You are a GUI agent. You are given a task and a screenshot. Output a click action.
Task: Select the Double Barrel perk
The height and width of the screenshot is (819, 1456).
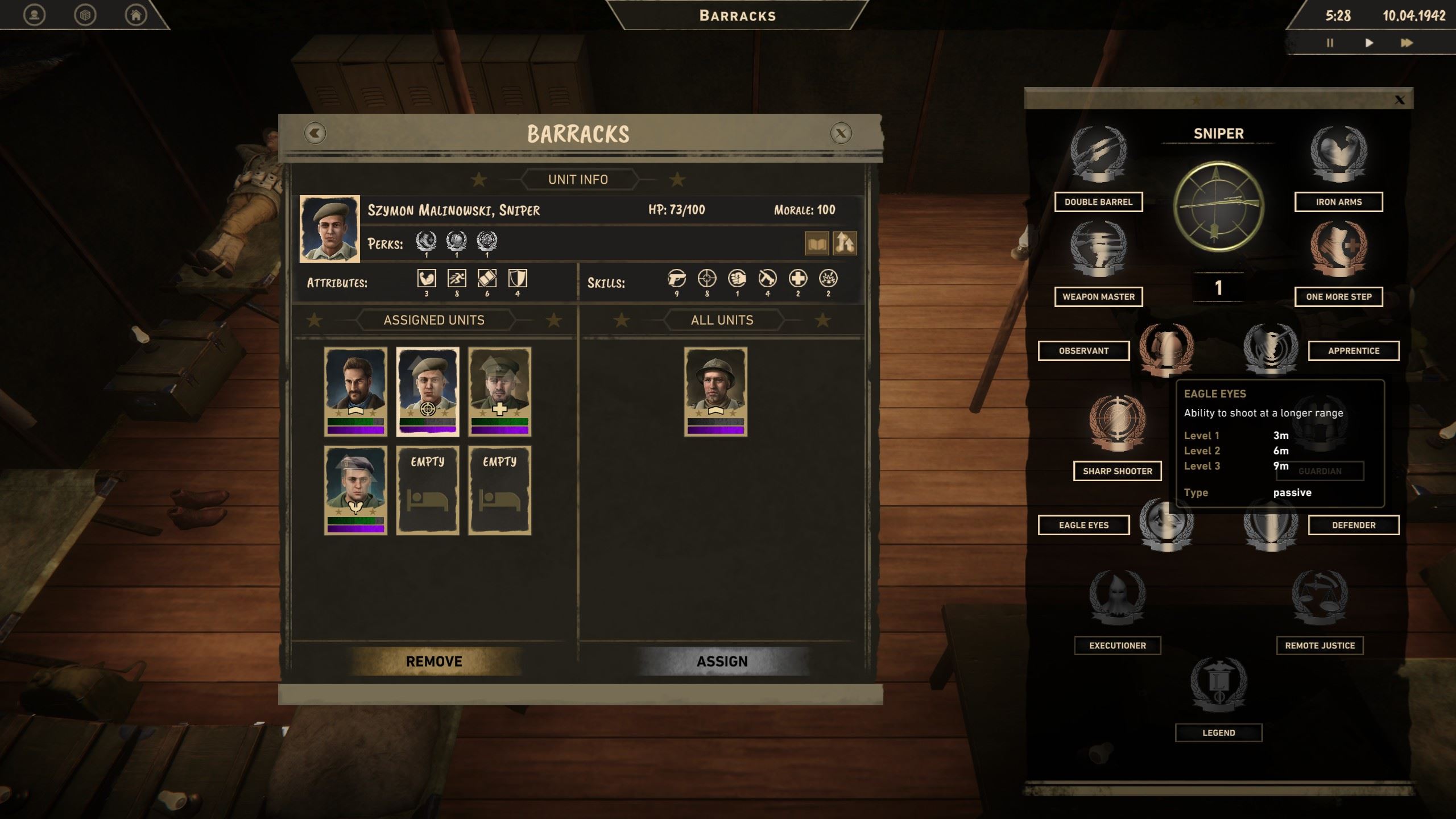coord(1098,202)
